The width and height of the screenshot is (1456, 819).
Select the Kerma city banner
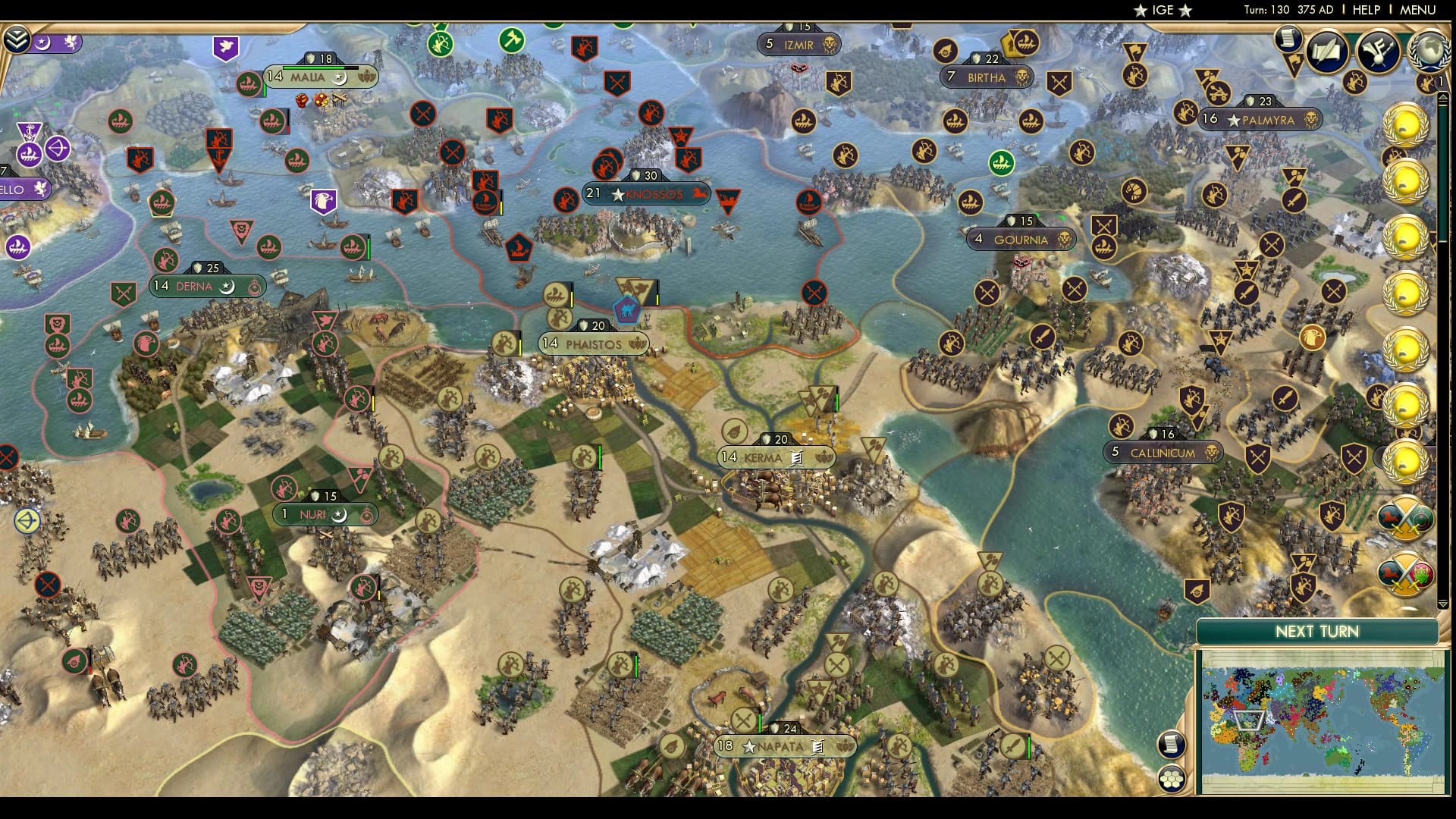click(775, 457)
